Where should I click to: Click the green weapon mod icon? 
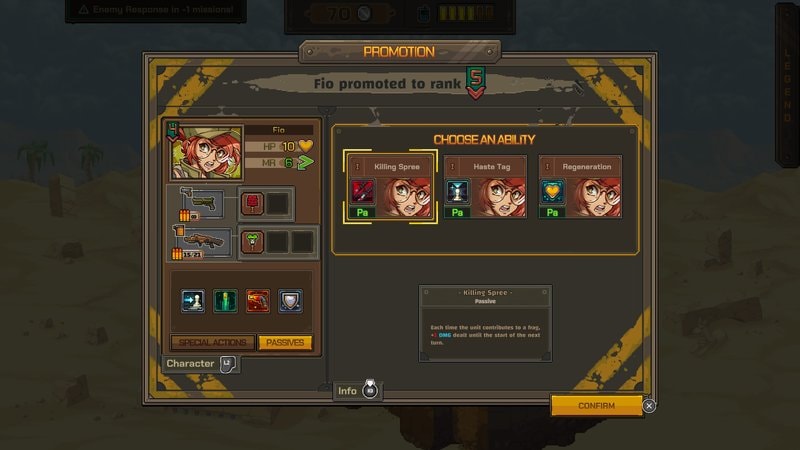click(x=252, y=241)
